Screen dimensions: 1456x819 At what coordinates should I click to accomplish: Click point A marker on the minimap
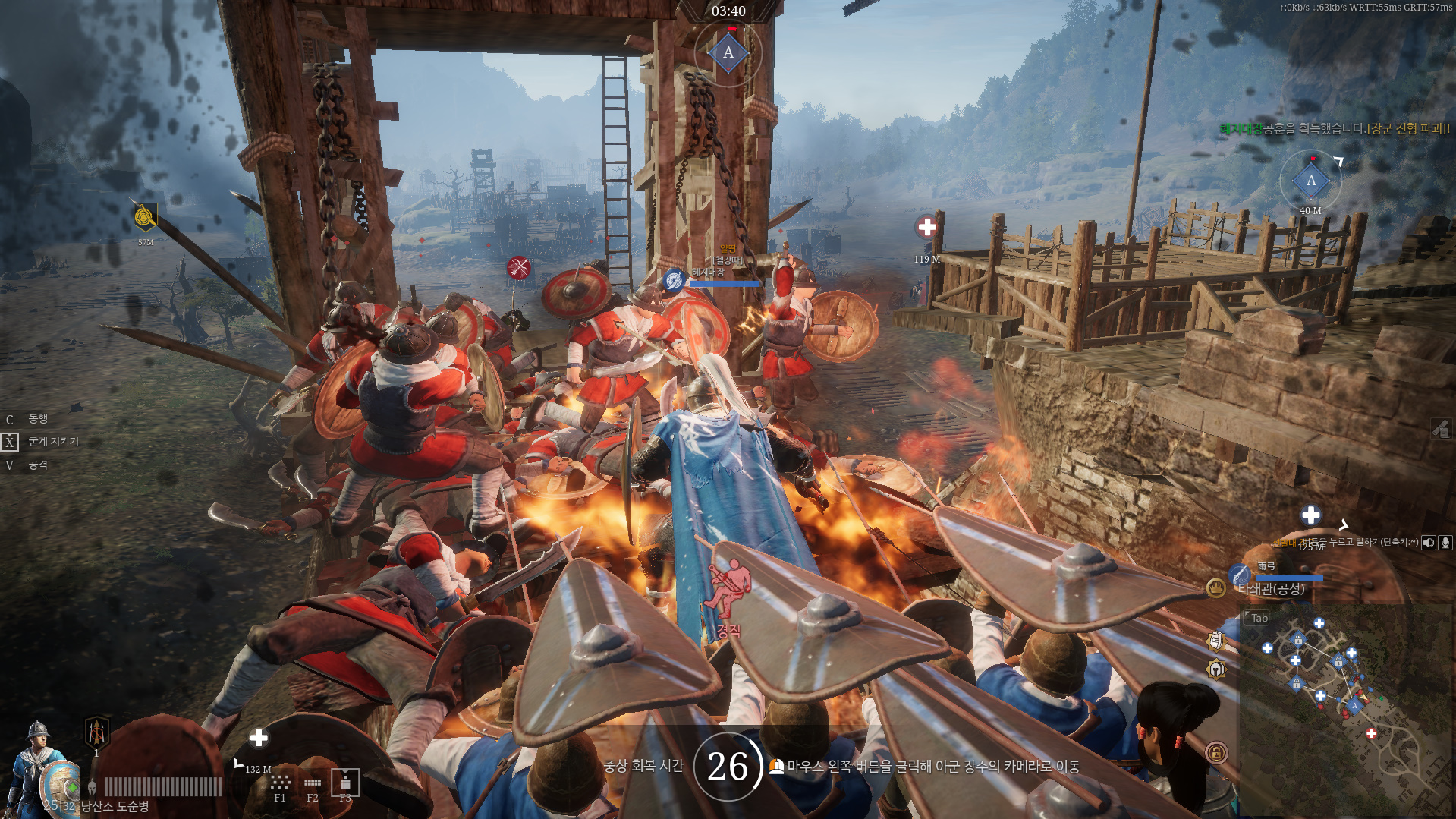tap(1355, 706)
